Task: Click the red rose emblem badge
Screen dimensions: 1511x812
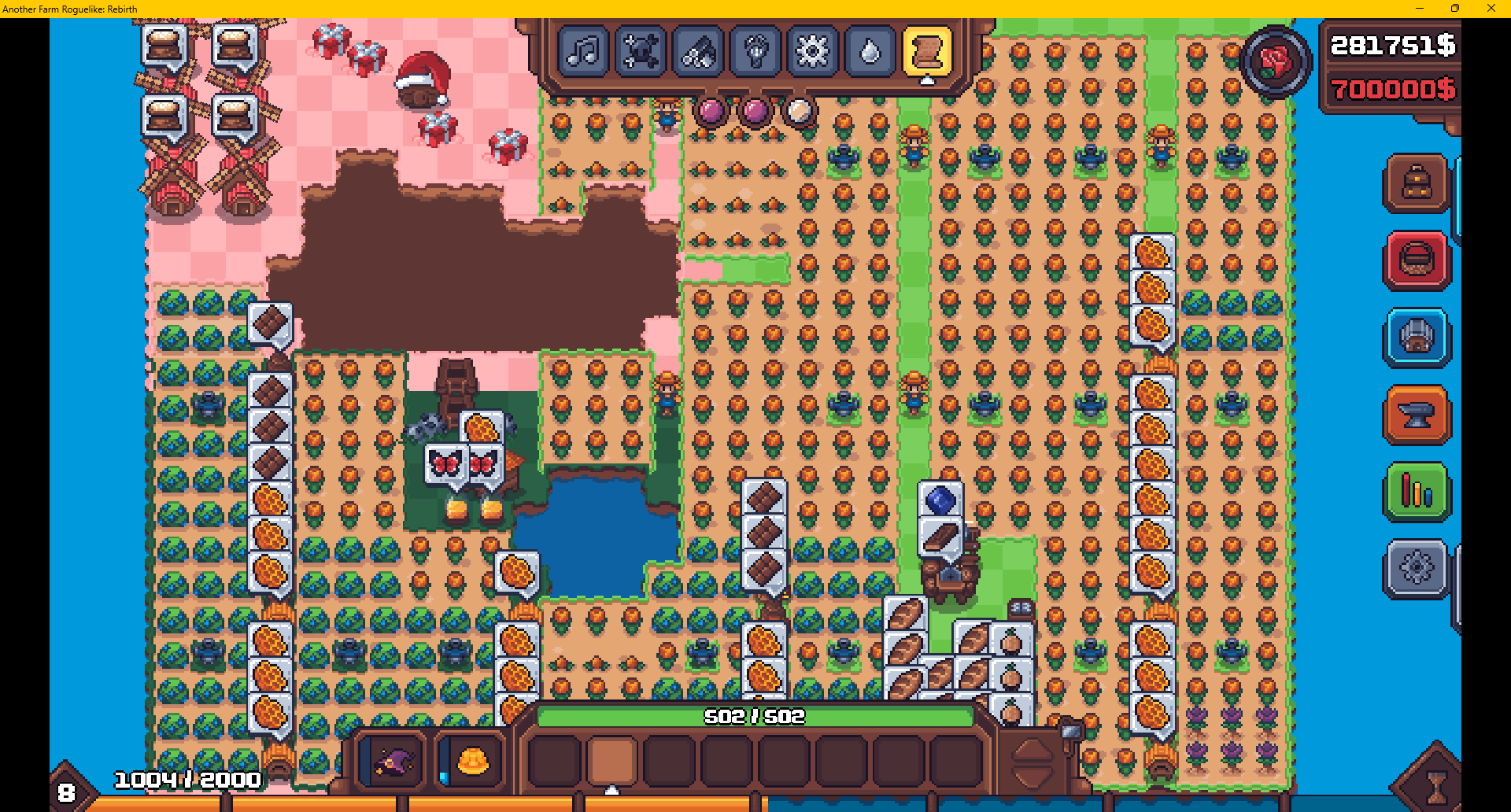Action: click(x=1276, y=62)
